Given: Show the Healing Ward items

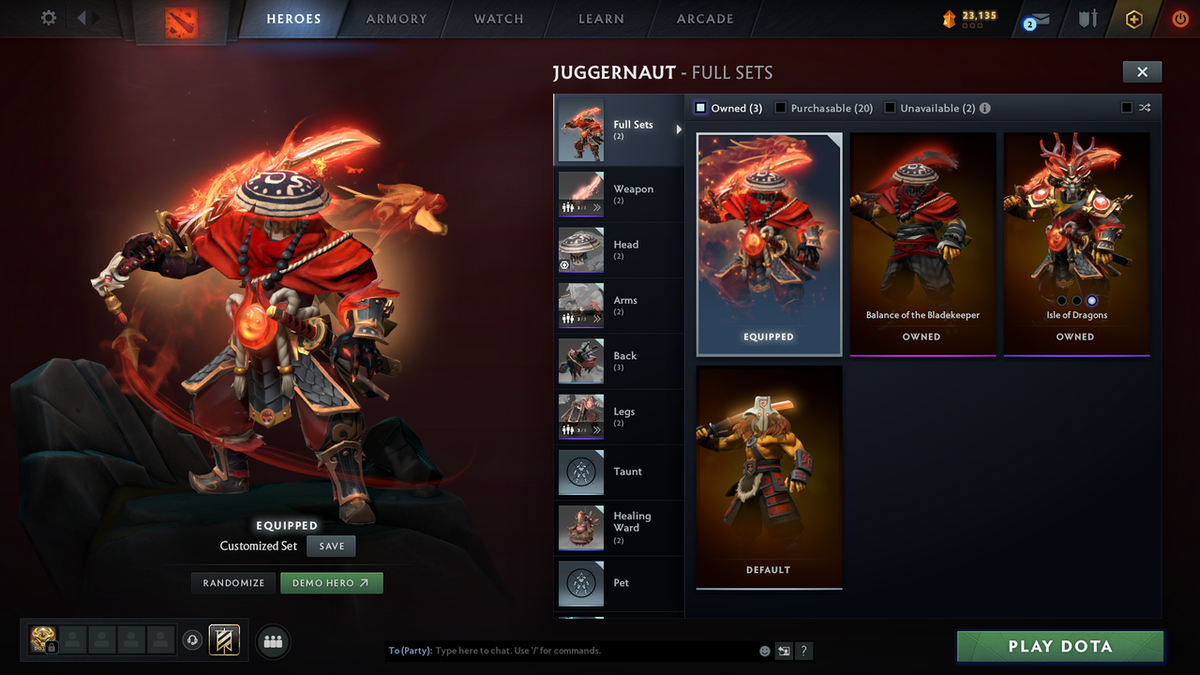Looking at the screenshot, I should [618, 527].
